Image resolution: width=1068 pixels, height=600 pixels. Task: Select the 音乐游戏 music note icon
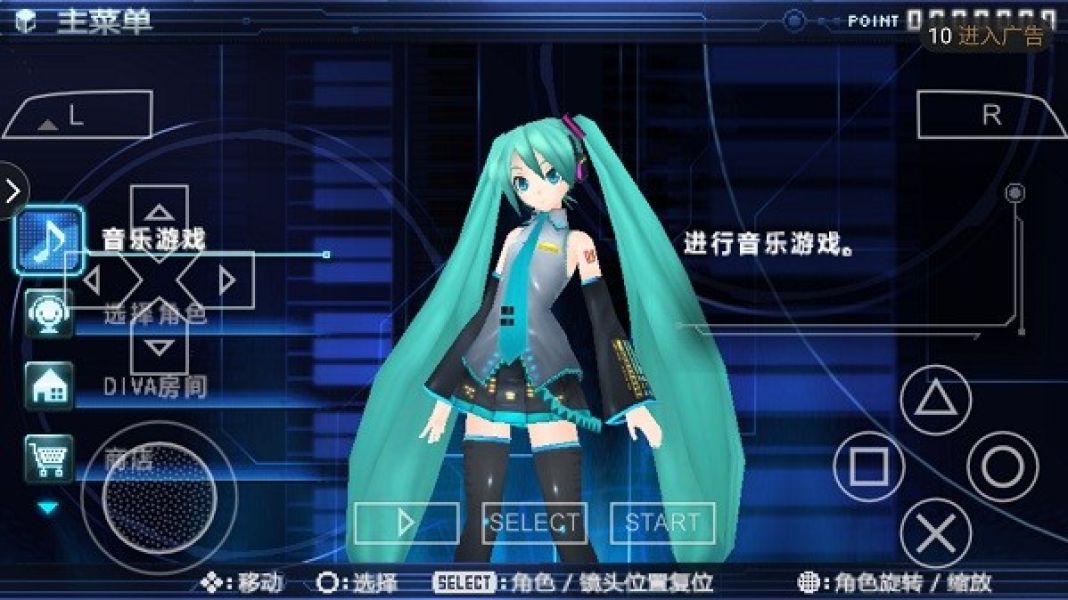[x=48, y=240]
